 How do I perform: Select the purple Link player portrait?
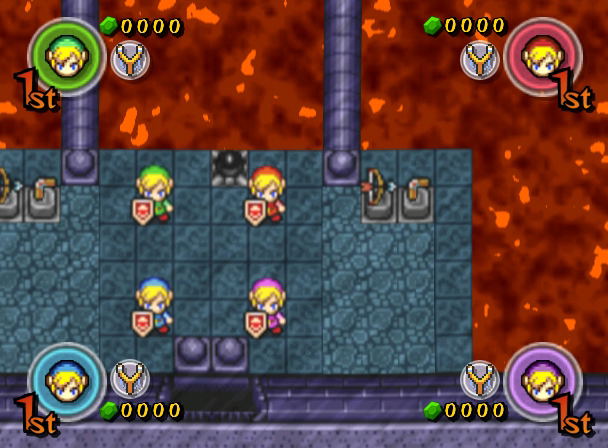[542, 380]
